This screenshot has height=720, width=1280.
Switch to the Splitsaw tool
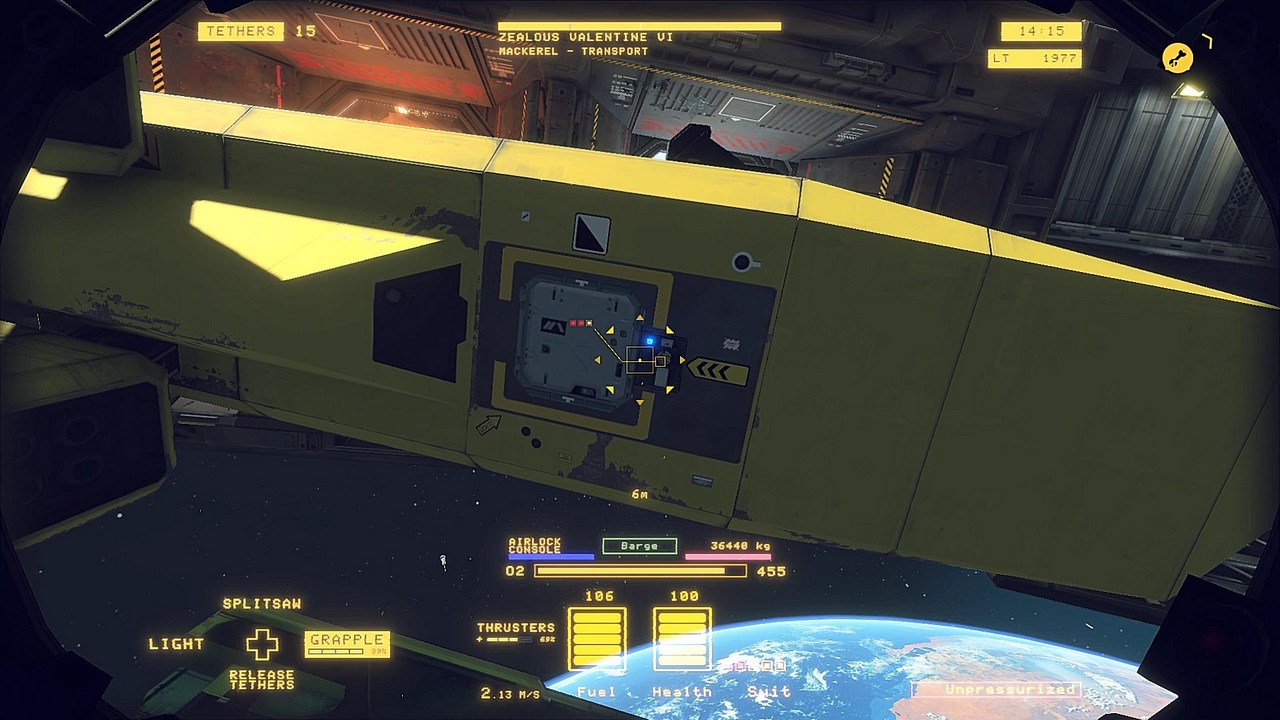coord(262,604)
